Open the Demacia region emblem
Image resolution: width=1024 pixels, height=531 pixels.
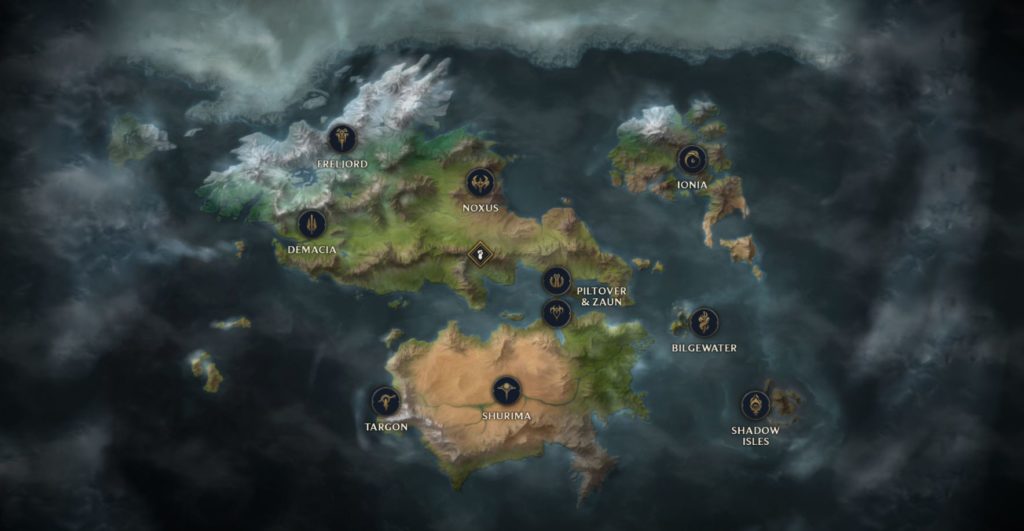pyautogui.click(x=312, y=224)
